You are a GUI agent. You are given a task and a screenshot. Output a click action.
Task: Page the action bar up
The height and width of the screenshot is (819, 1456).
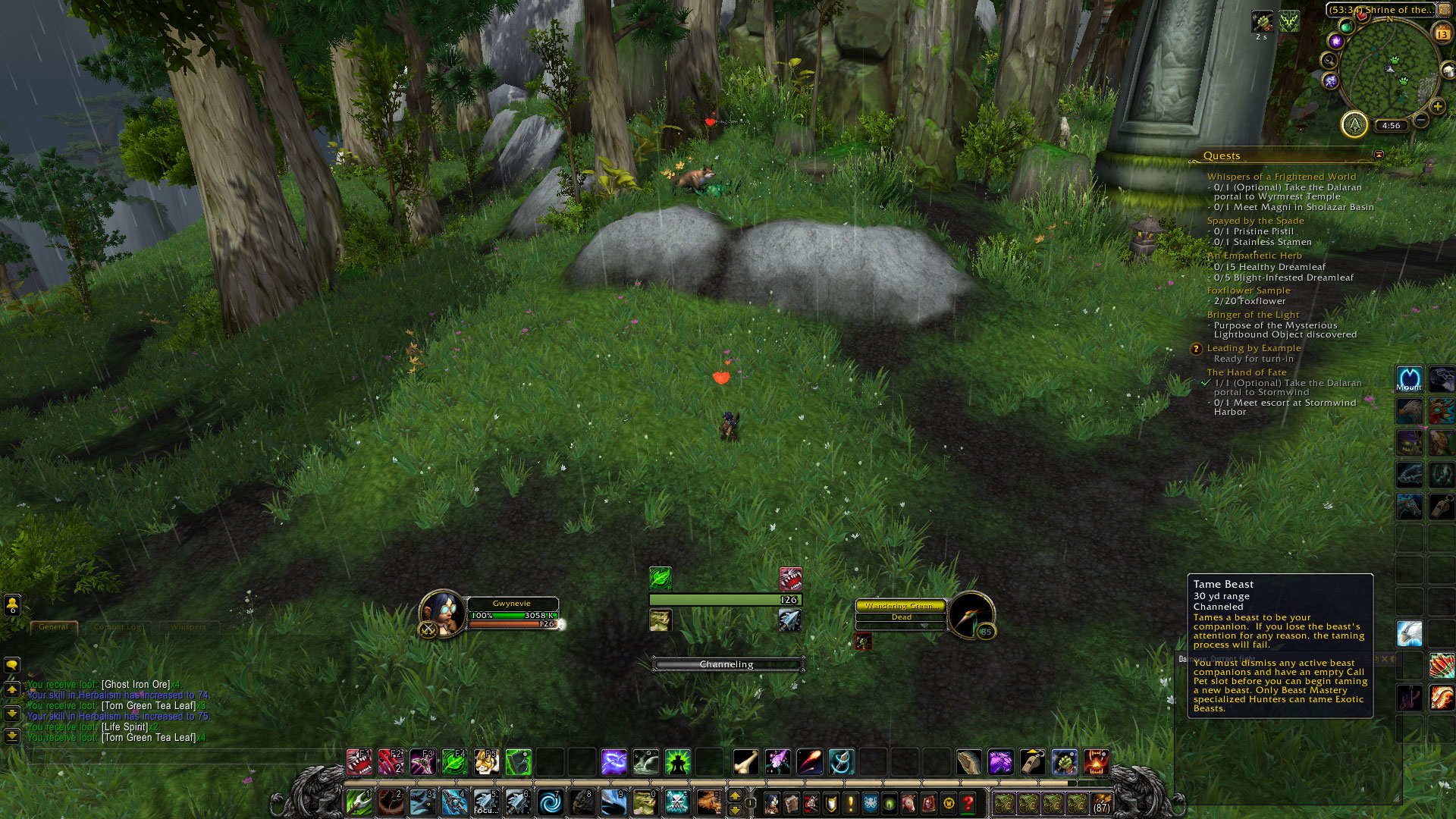pyautogui.click(x=734, y=795)
